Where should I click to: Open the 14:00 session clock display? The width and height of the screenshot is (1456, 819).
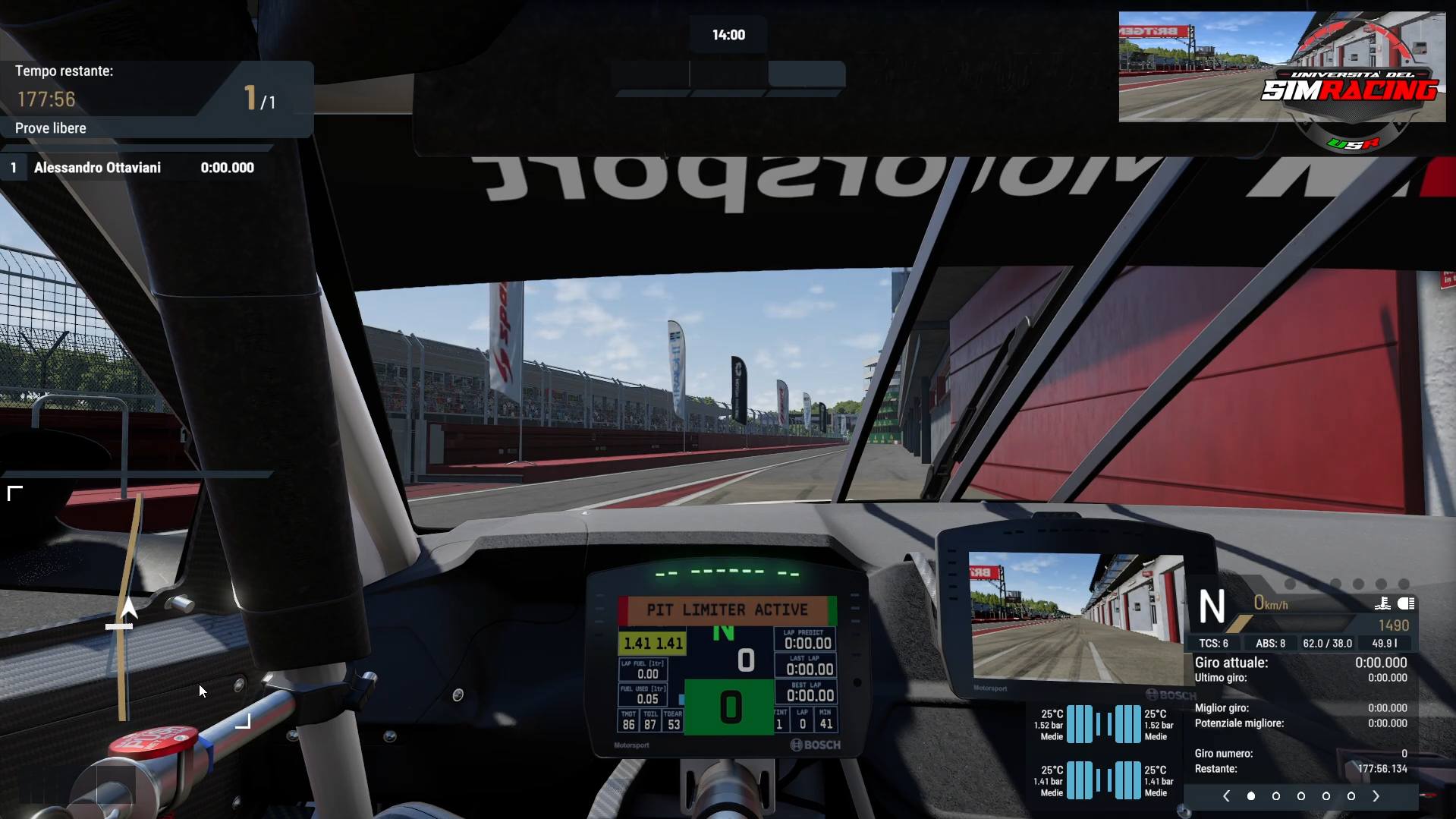point(726,34)
